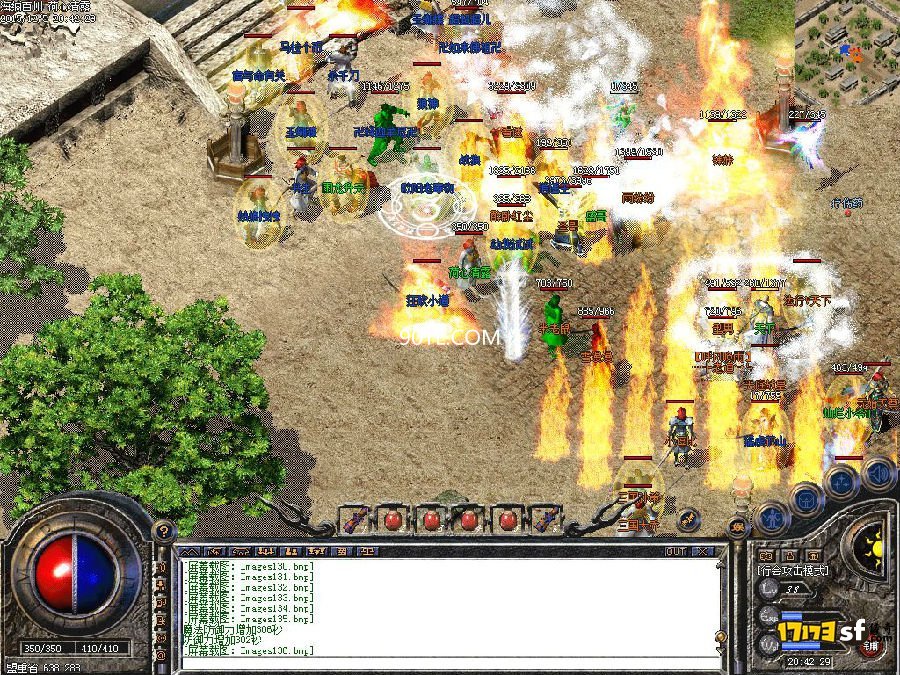Click the minimap in the corner
This screenshot has width=900, height=675.
847,52
